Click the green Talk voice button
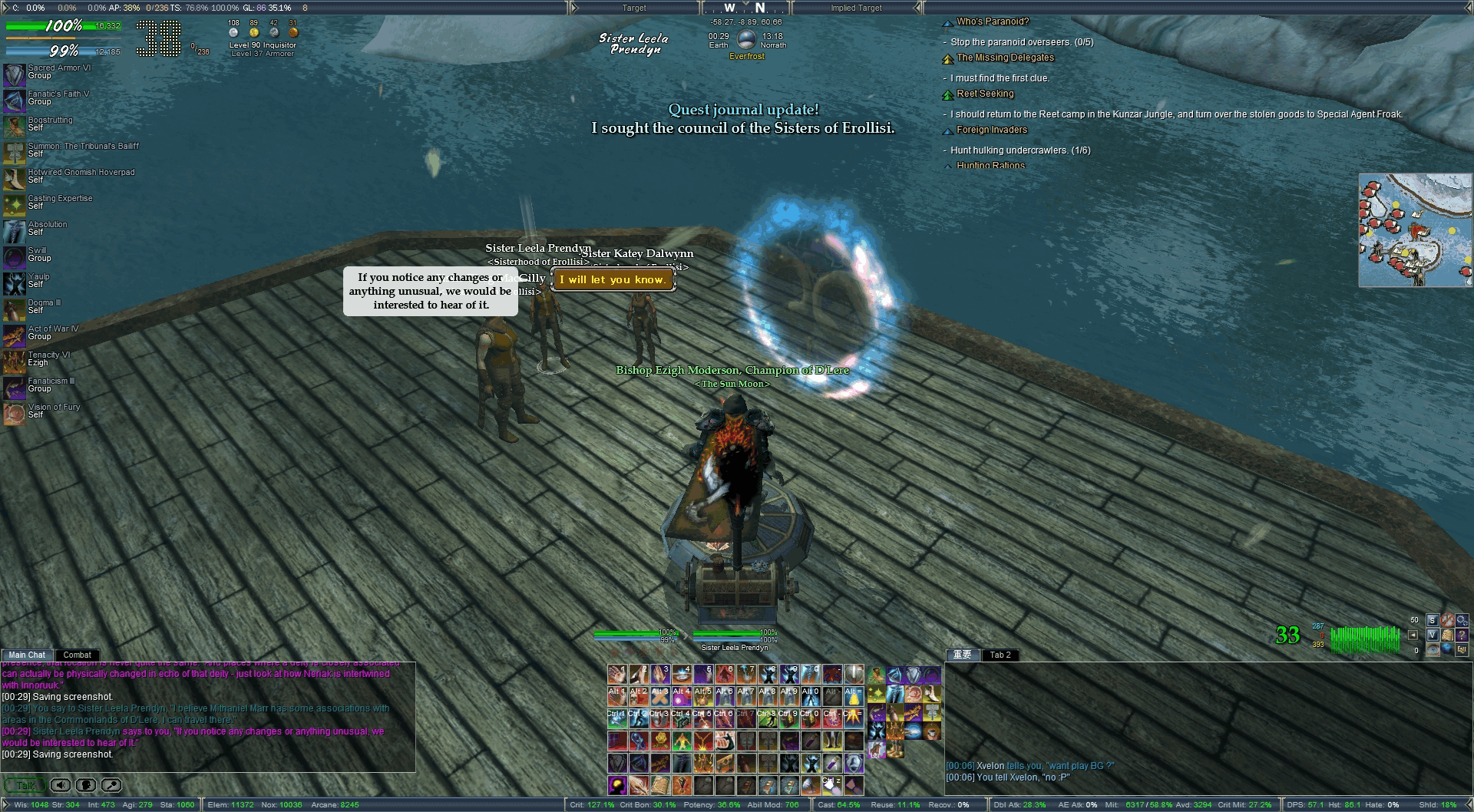The image size is (1474, 812). pos(25,785)
